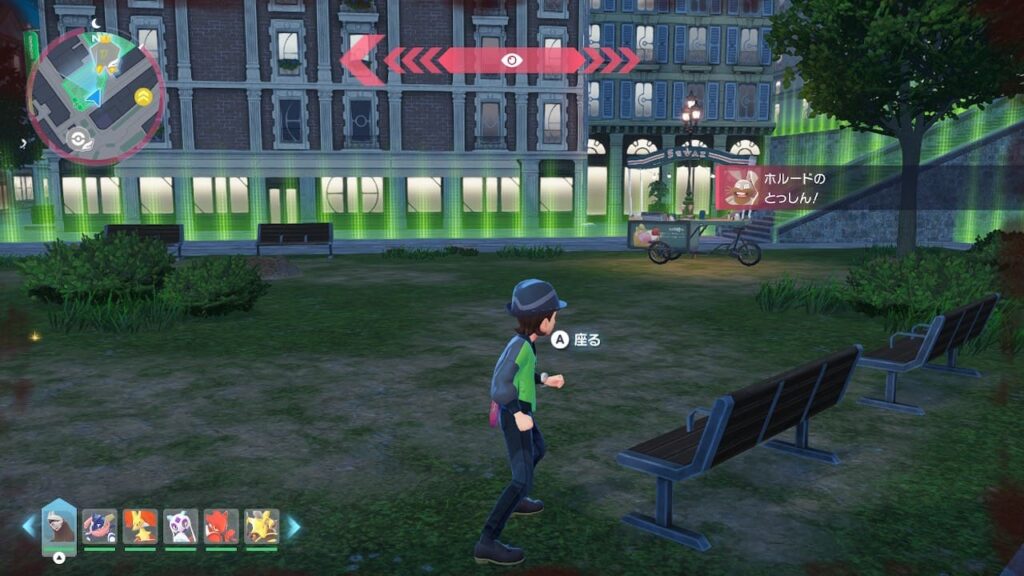Choose the red Pokémon party slot
Viewport: 1024px width, 576px height.
point(221,526)
